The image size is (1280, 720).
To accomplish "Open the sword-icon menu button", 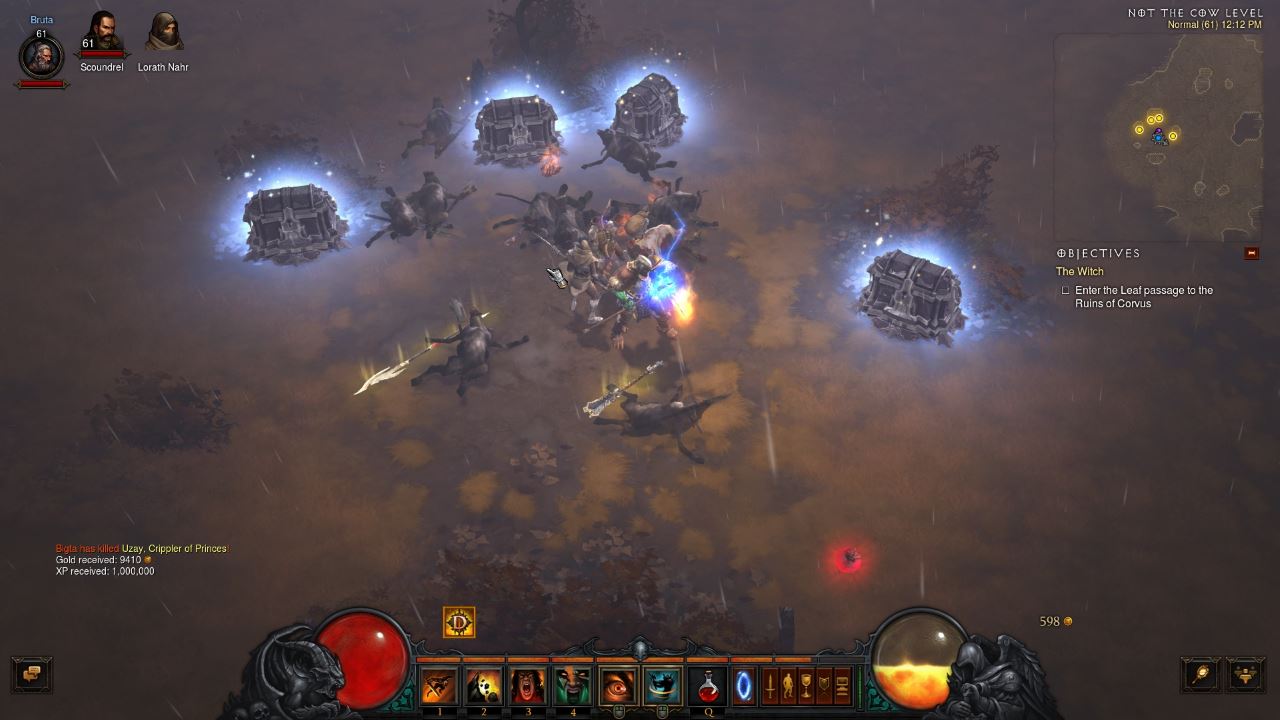I will 771,686.
